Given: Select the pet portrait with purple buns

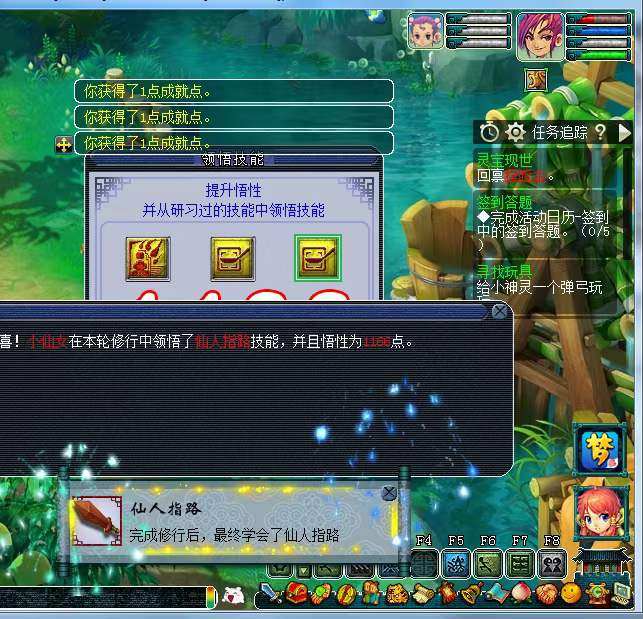Looking at the screenshot, I should tap(425, 32).
